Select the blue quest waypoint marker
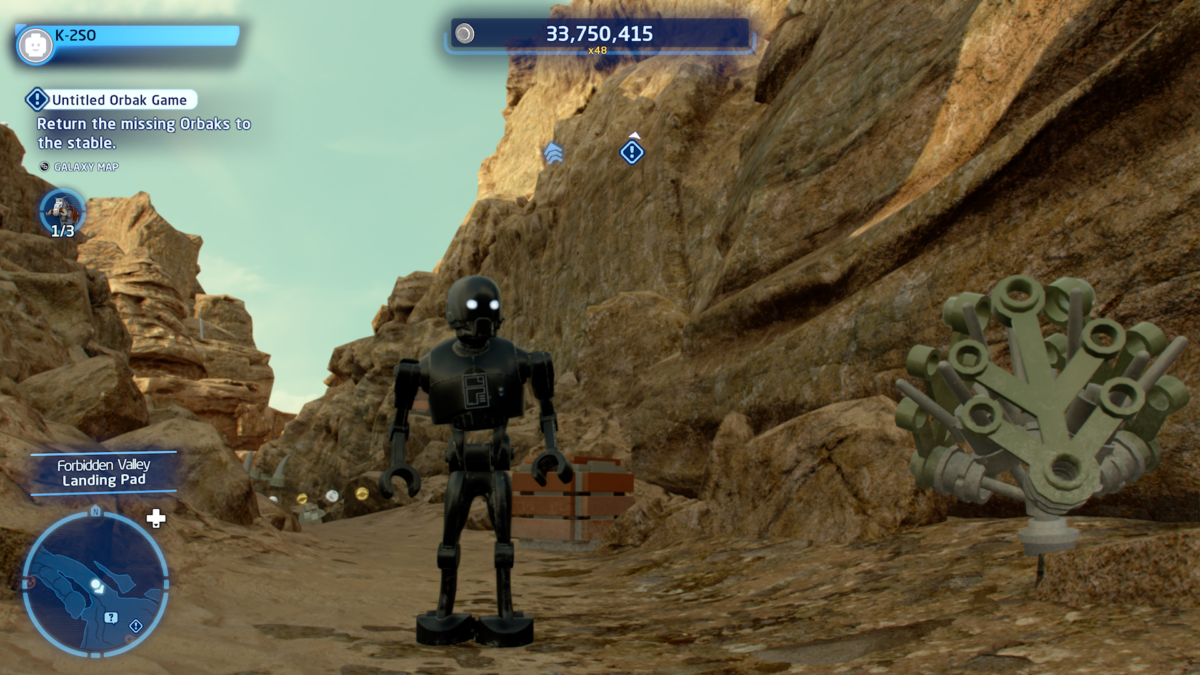The width and height of the screenshot is (1200, 675). tap(632, 152)
